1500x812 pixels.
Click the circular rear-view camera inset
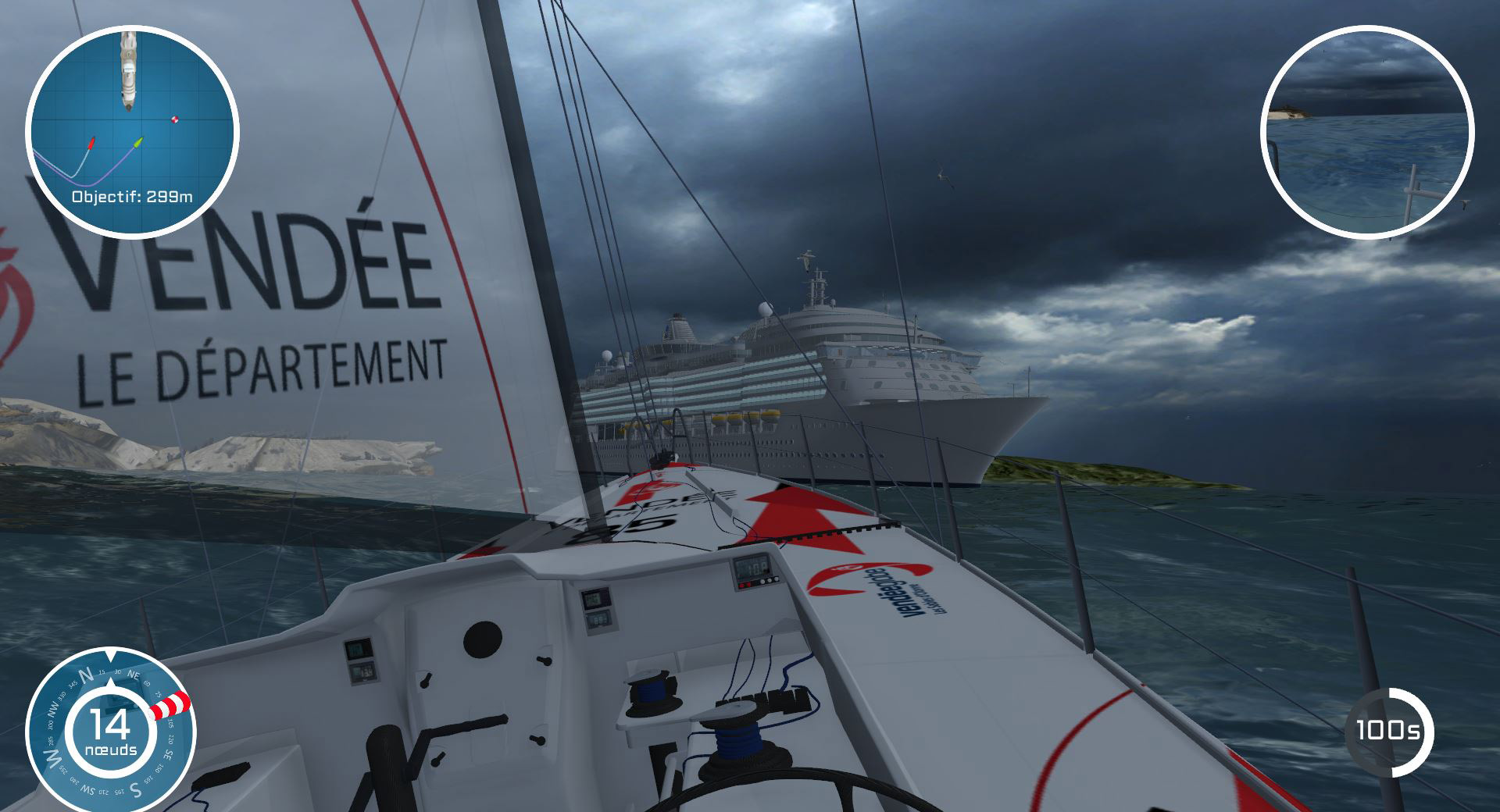(x=1366, y=131)
